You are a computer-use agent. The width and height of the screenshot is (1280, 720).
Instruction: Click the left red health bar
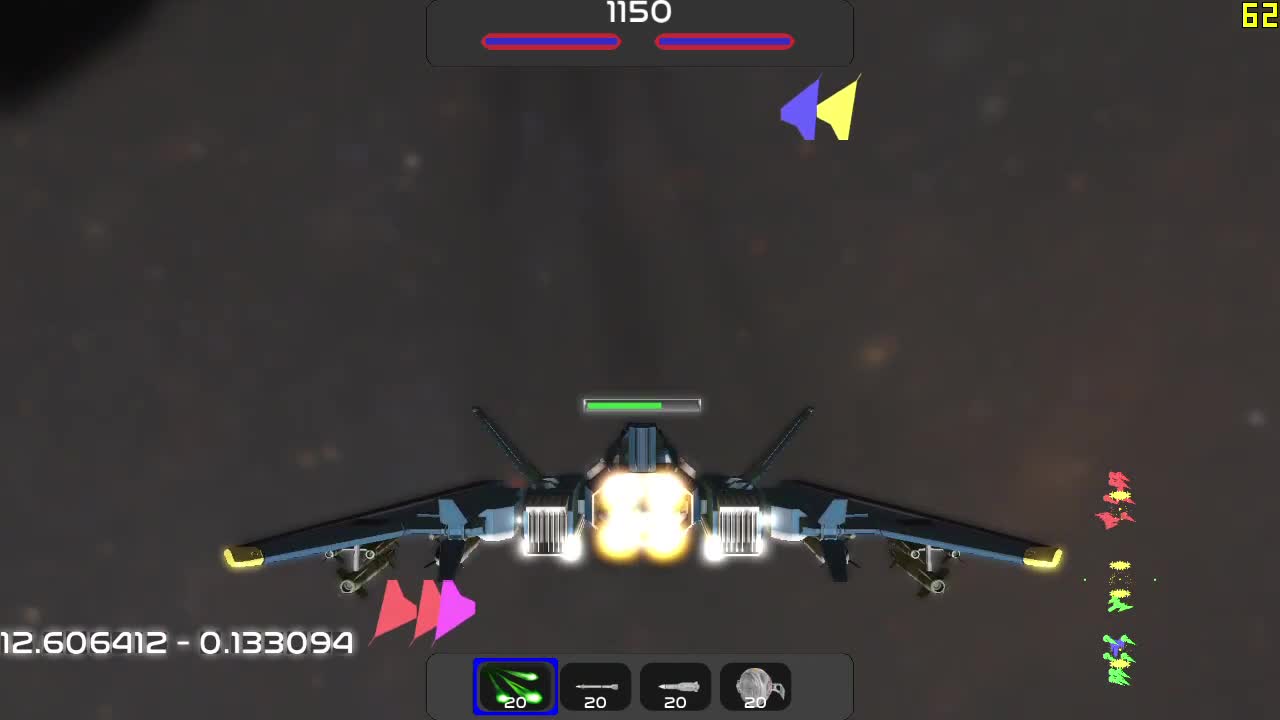551,41
